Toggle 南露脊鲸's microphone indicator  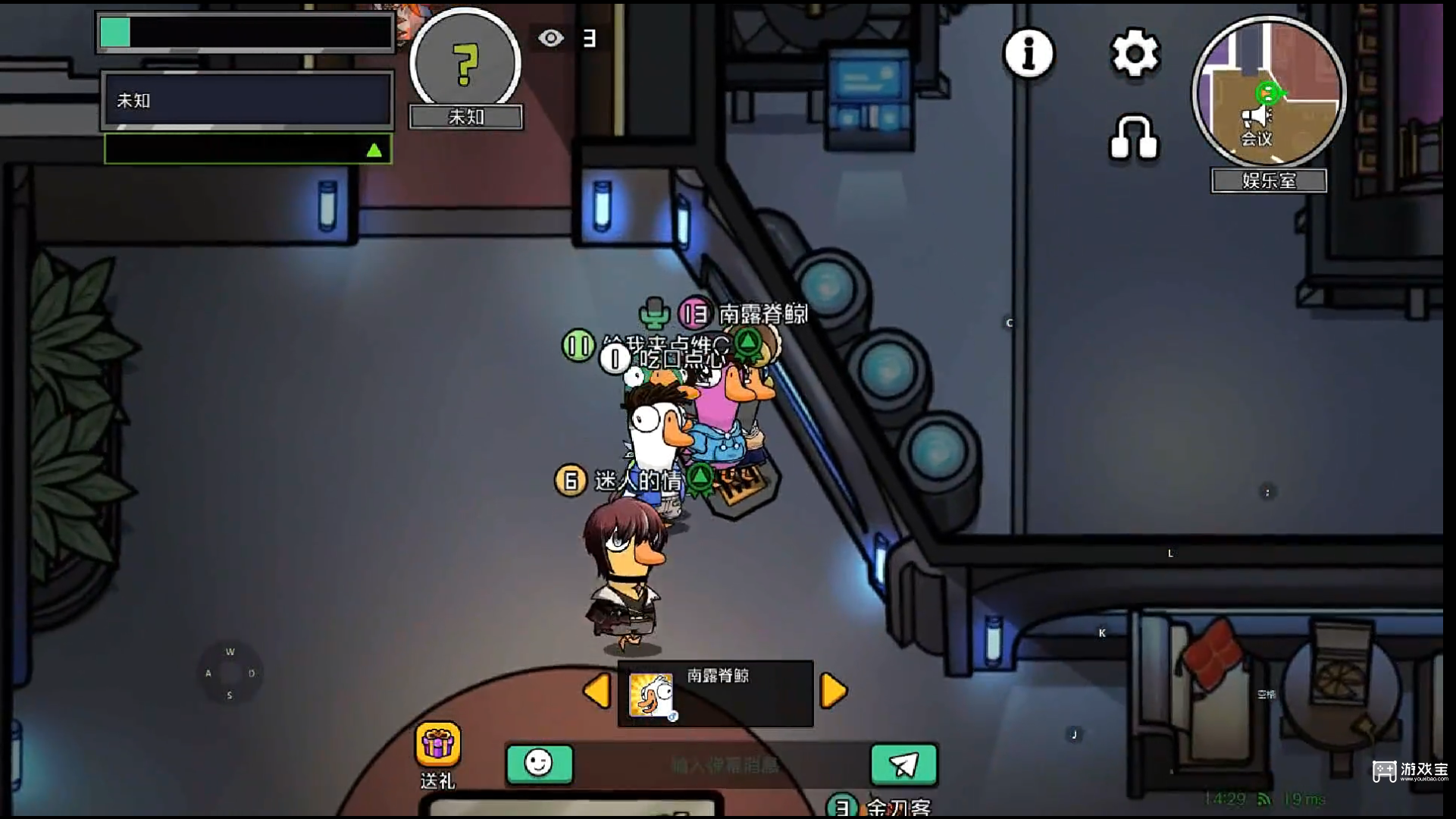coord(655,312)
